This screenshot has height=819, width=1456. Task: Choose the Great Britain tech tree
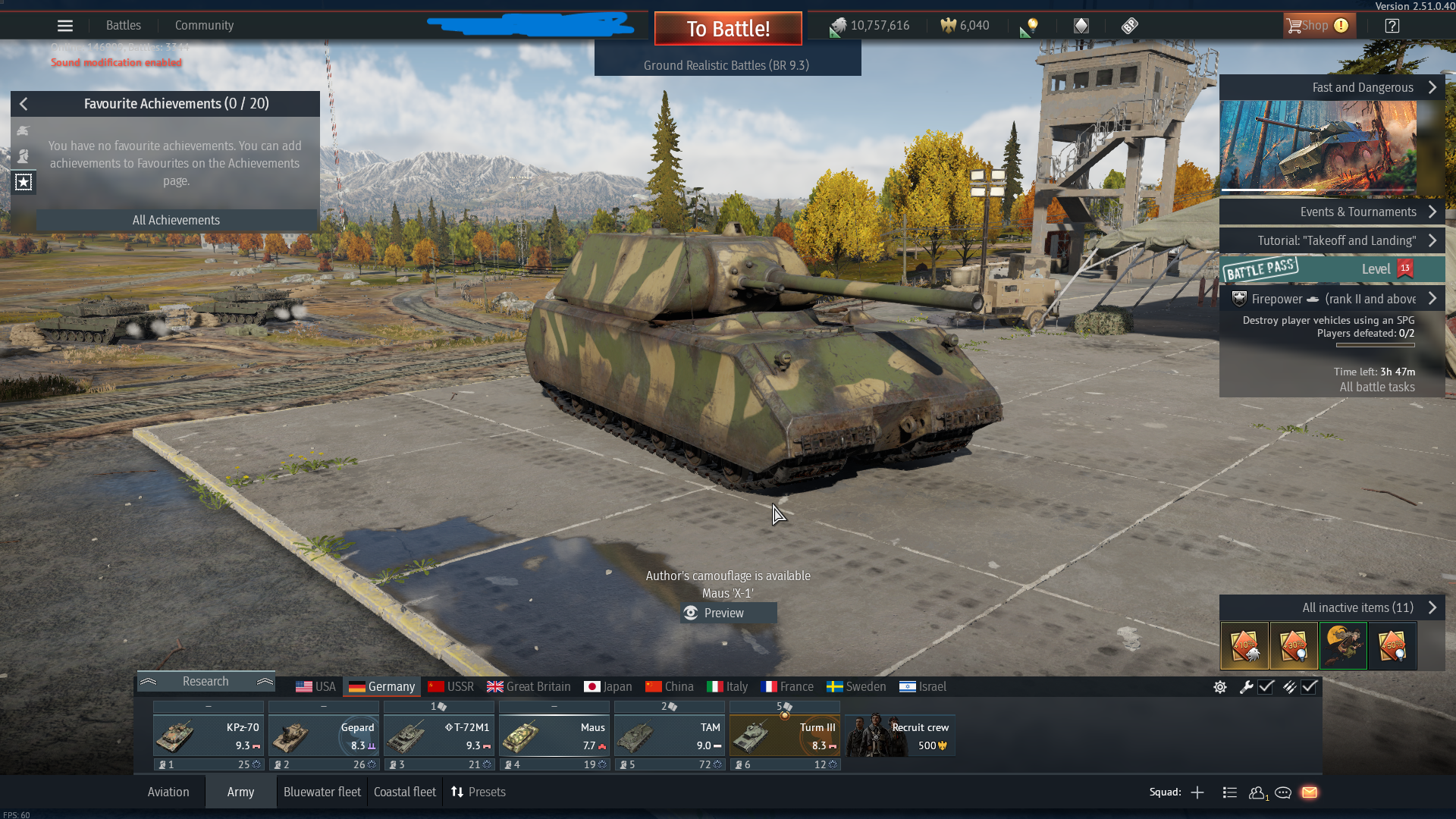pos(529,686)
